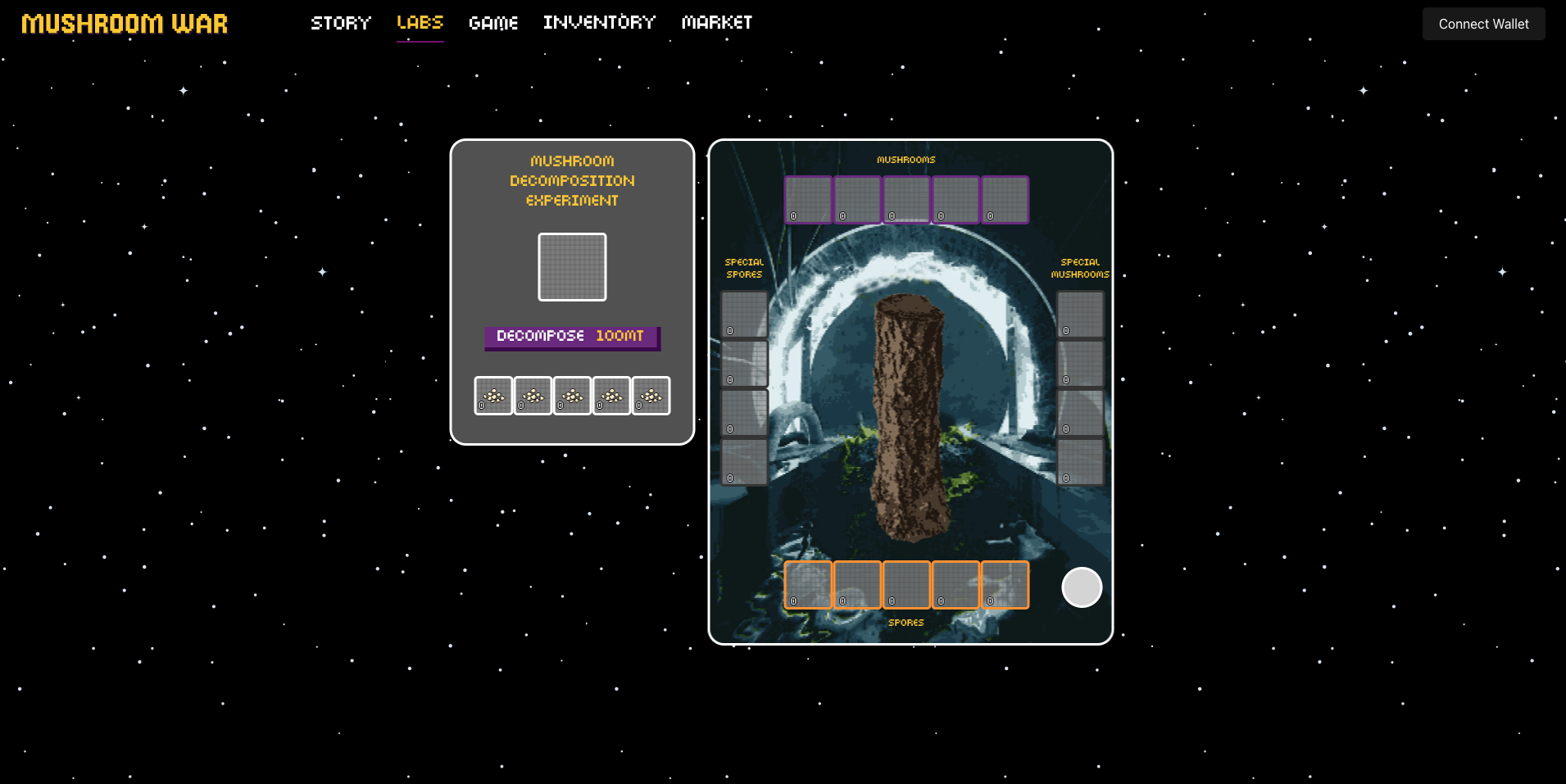Select the empty decomposition input slot

pyautogui.click(x=572, y=267)
